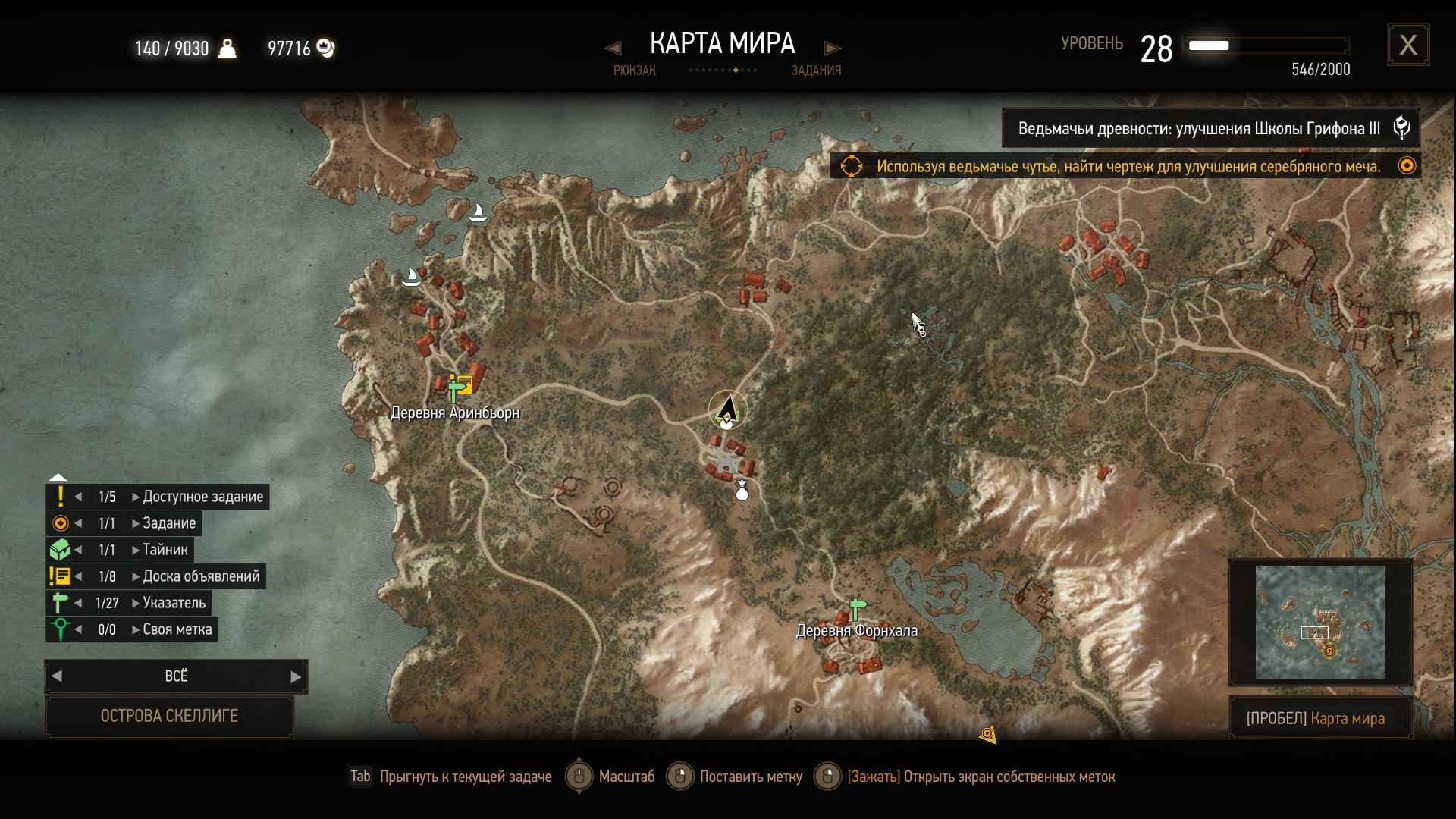
Task: Cycle the ВСЁ filter to the next option
Action: 296,676
